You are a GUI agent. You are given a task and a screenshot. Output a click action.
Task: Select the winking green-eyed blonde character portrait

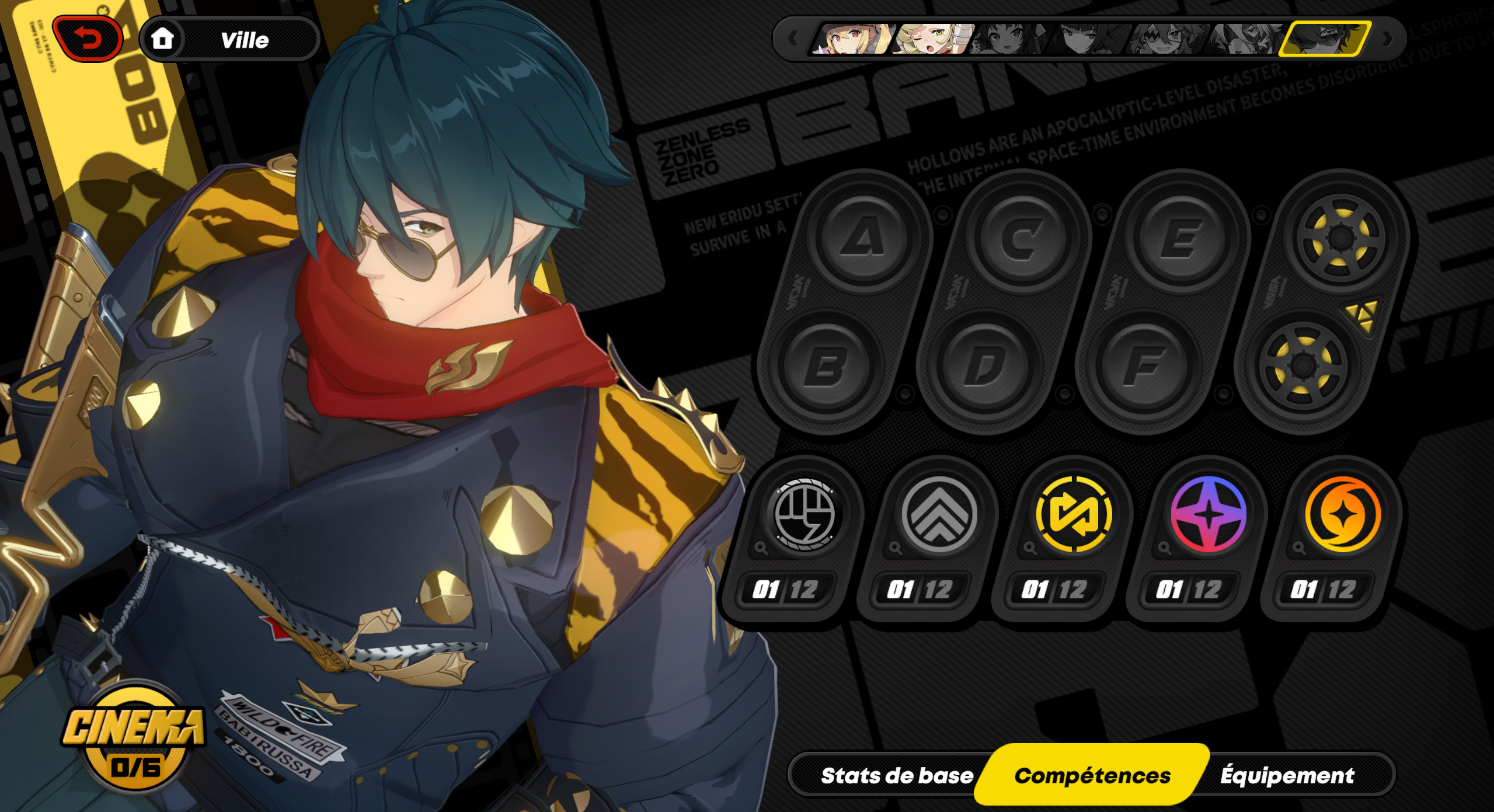[x=931, y=39]
